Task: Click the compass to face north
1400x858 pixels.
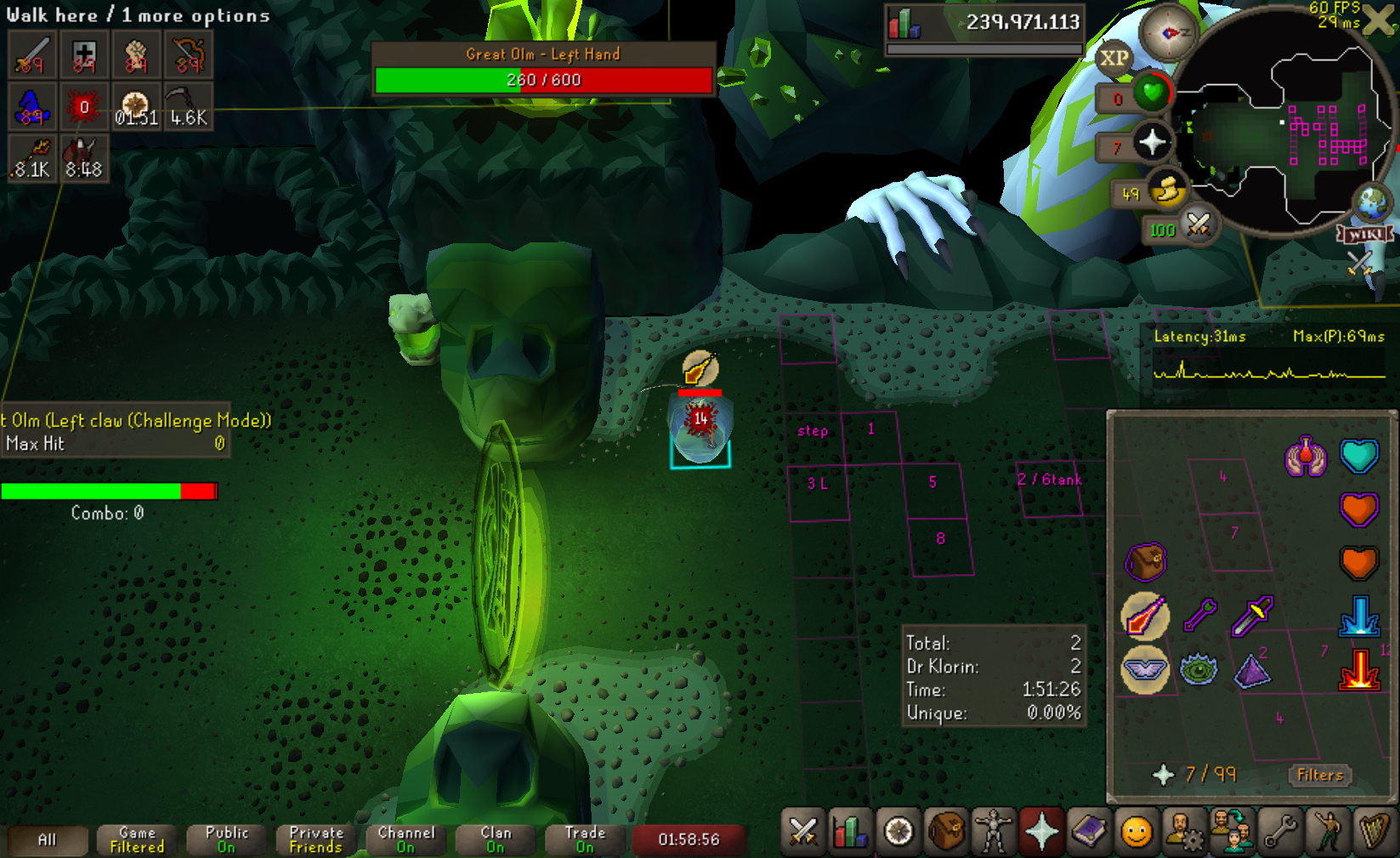Action: pyautogui.click(x=1168, y=33)
